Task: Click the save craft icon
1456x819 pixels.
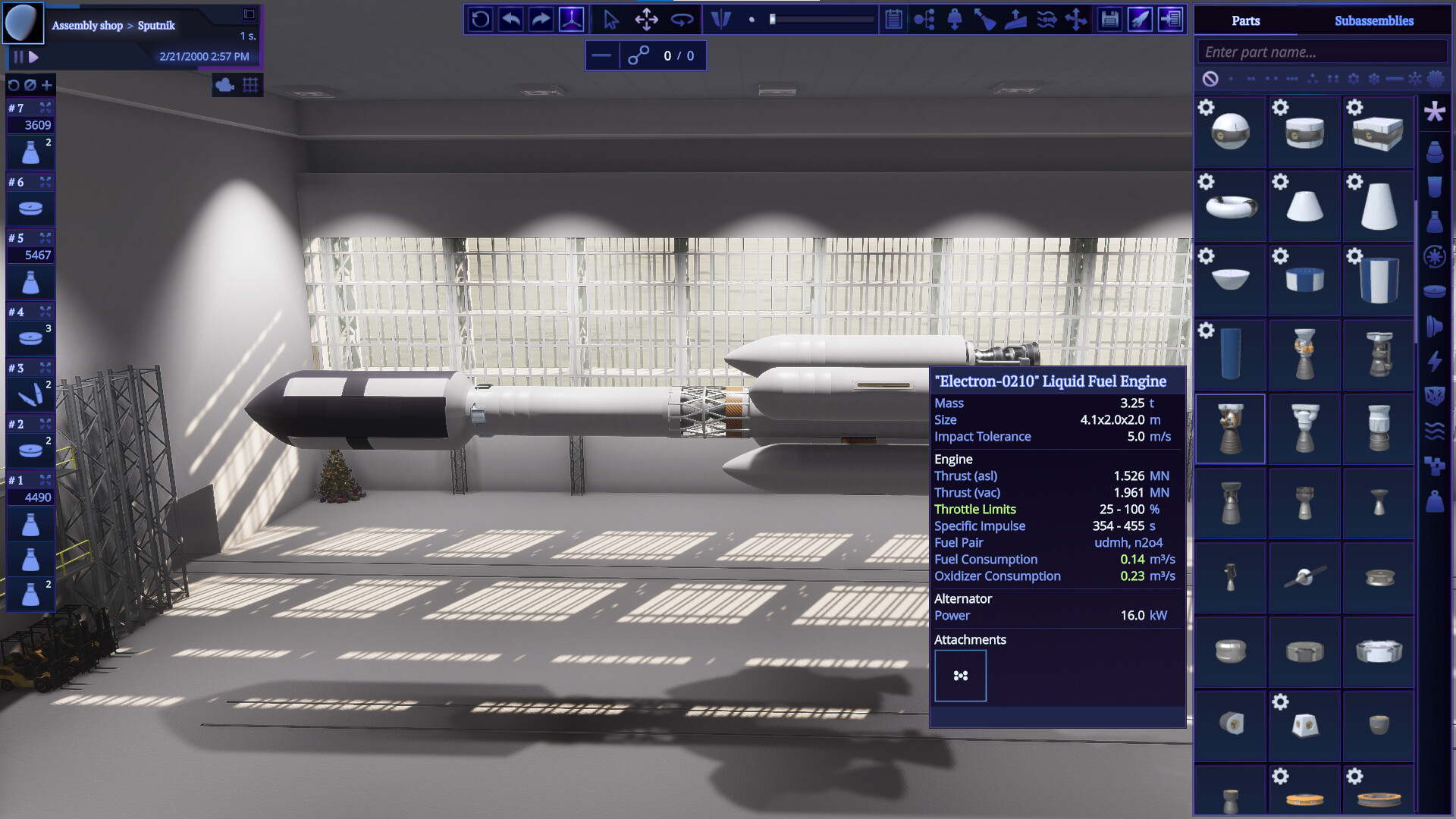Action: click(x=1109, y=20)
